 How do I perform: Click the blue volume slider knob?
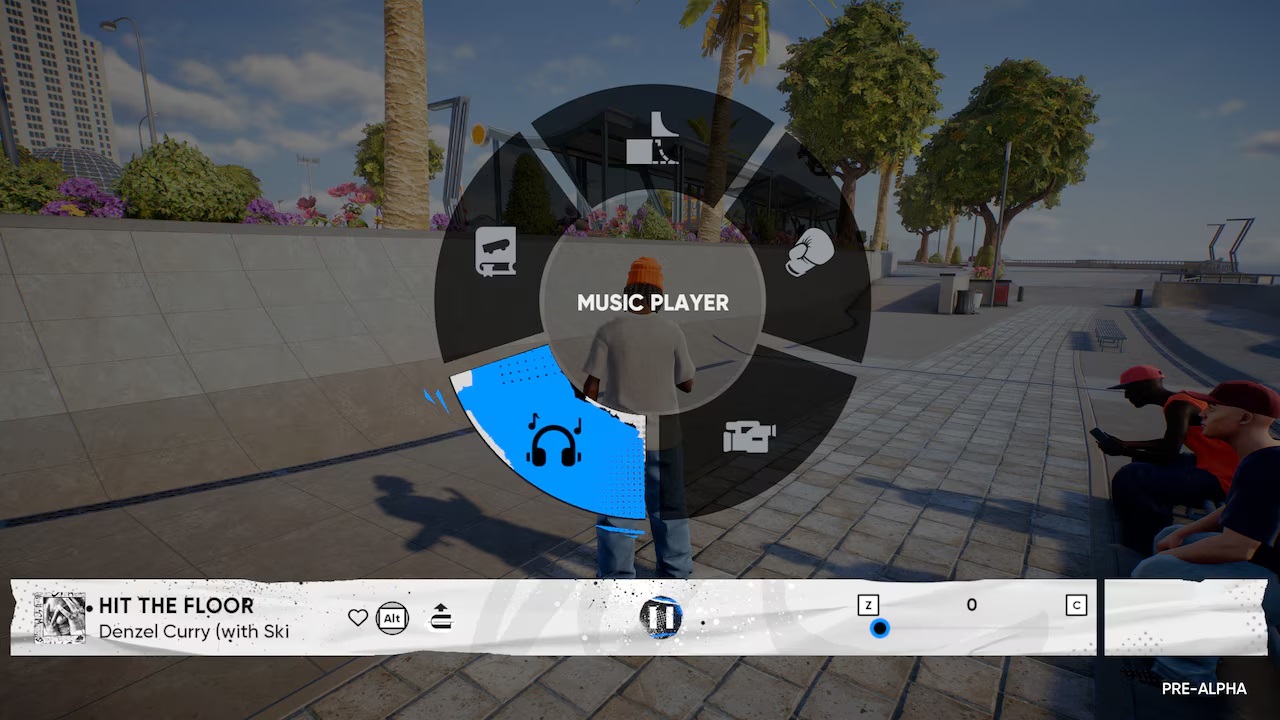tap(879, 628)
